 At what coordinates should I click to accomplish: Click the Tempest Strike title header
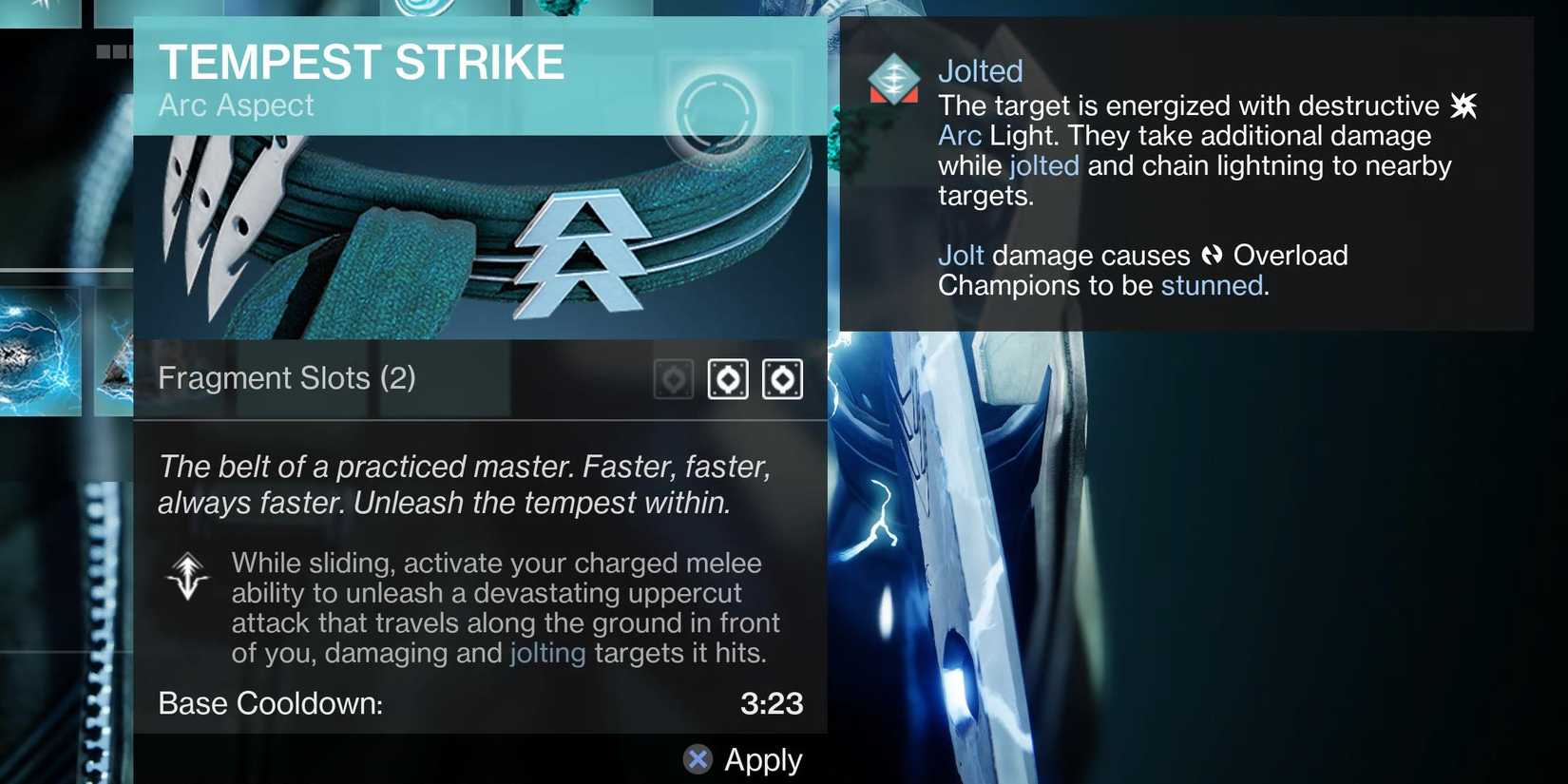coord(361,61)
